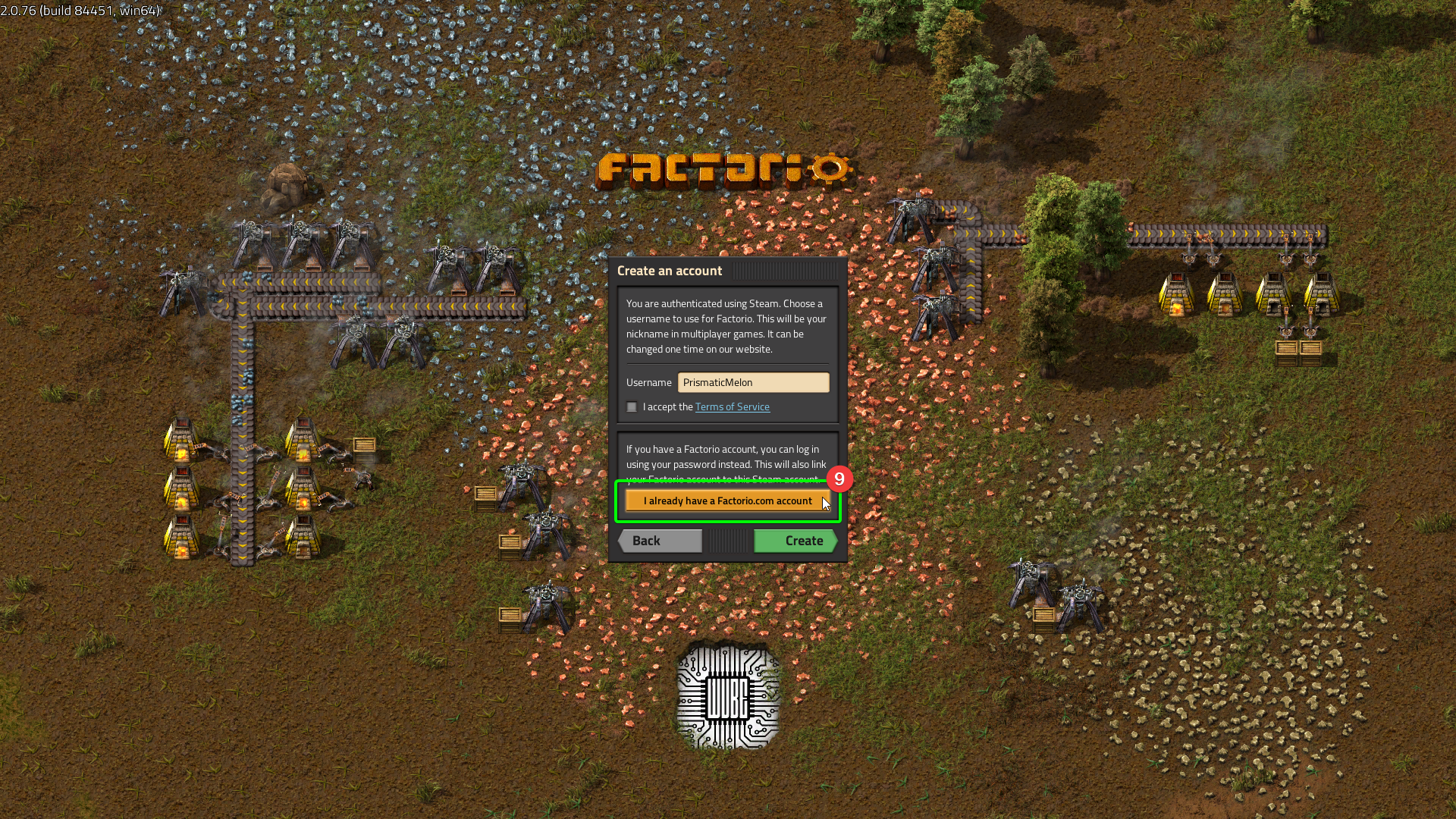Click the version text '2.0.76 (build 84451, win64)'
This screenshot has height=819, width=1456.
click(80, 11)
